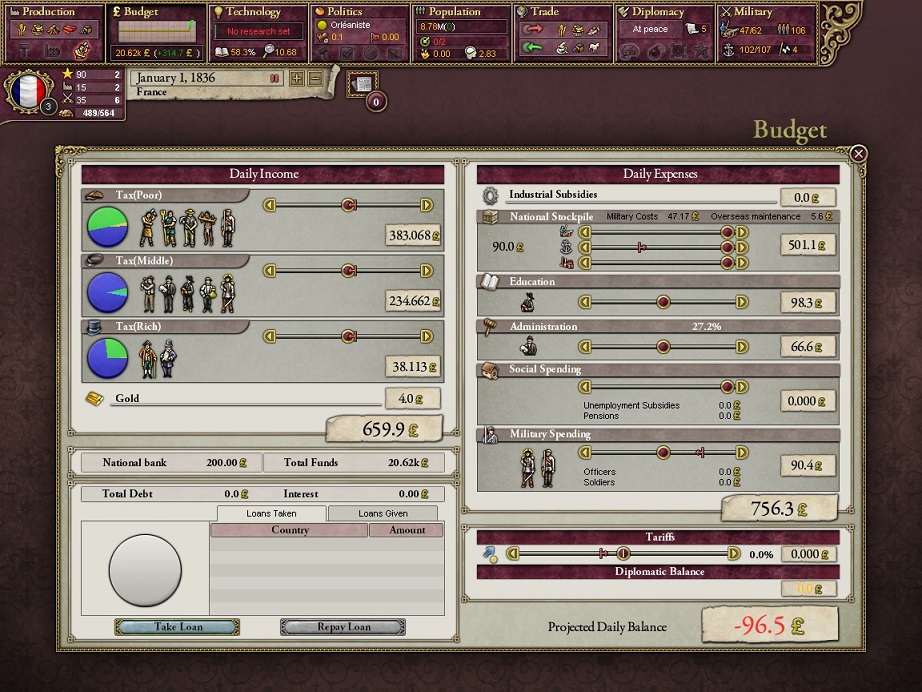The image size is (922, 692).
Task: Select the Loans Taken tab
Action: coord(271,513)
